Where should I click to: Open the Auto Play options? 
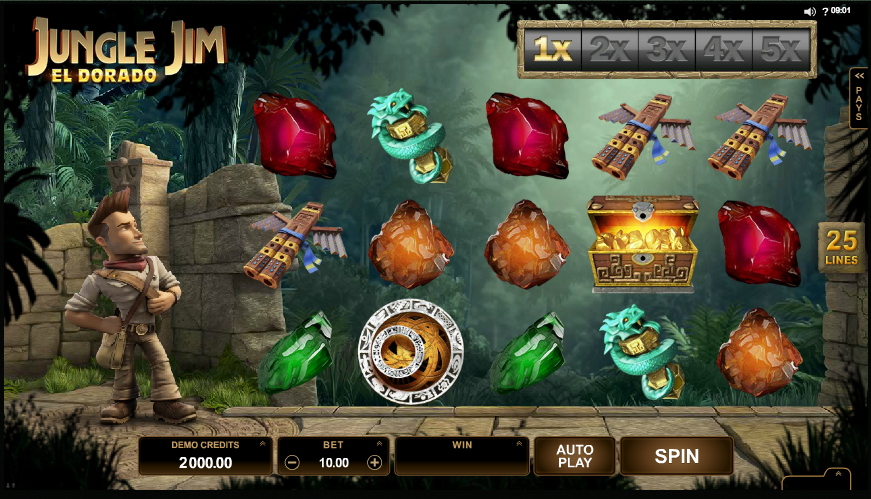pos(575,456)
